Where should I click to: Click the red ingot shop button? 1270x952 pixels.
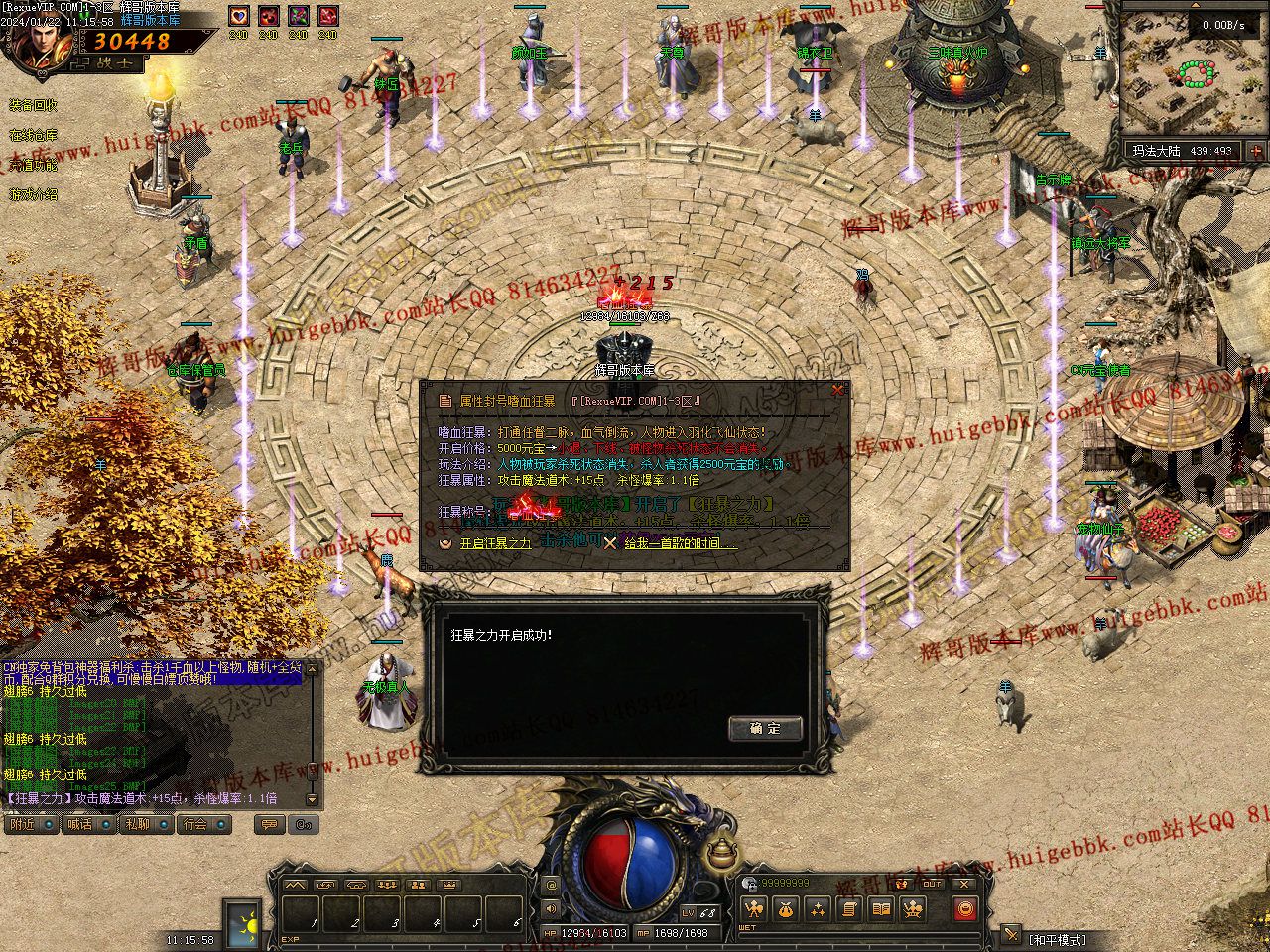964,908
